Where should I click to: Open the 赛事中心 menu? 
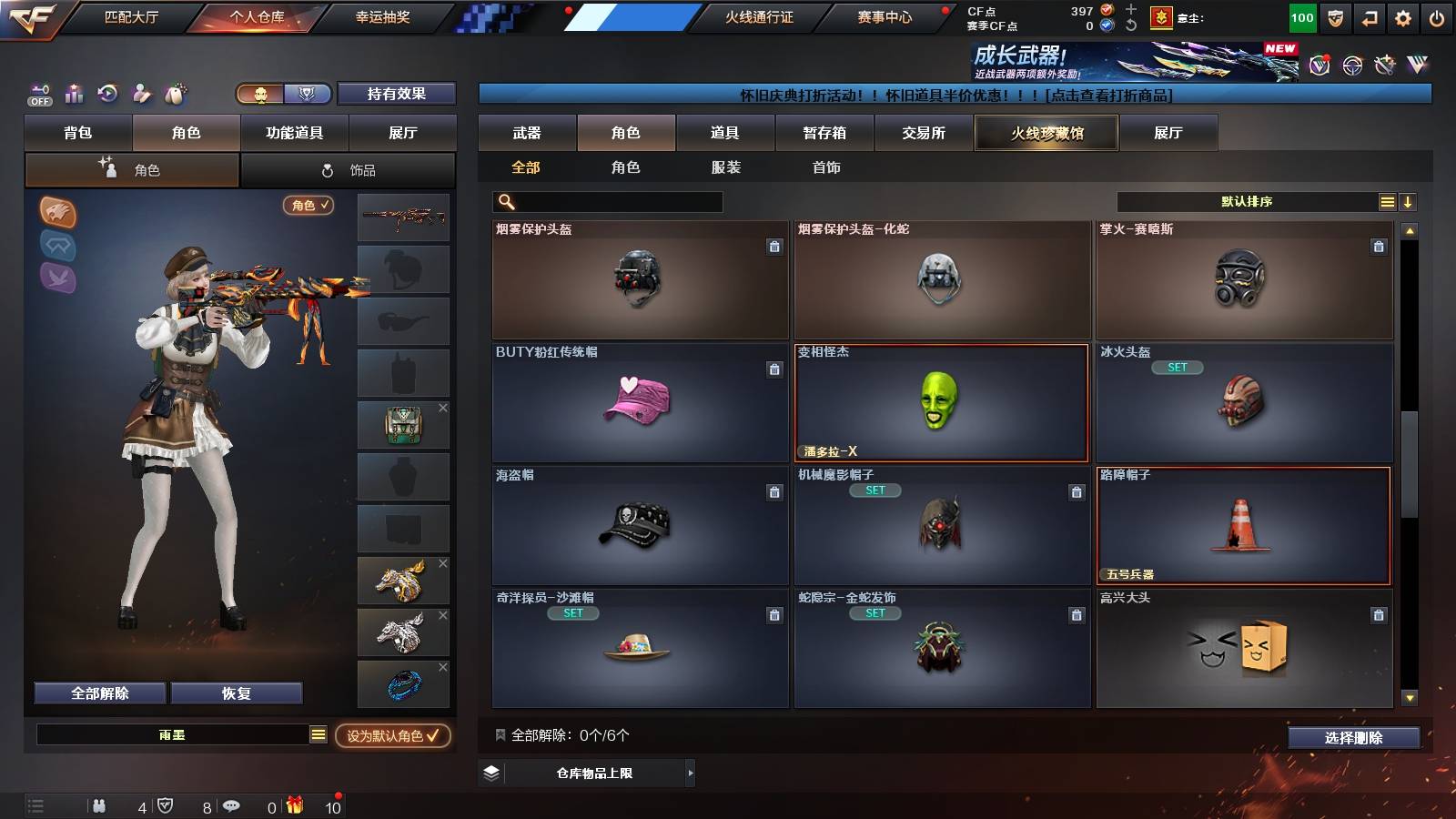pos(884,16)
